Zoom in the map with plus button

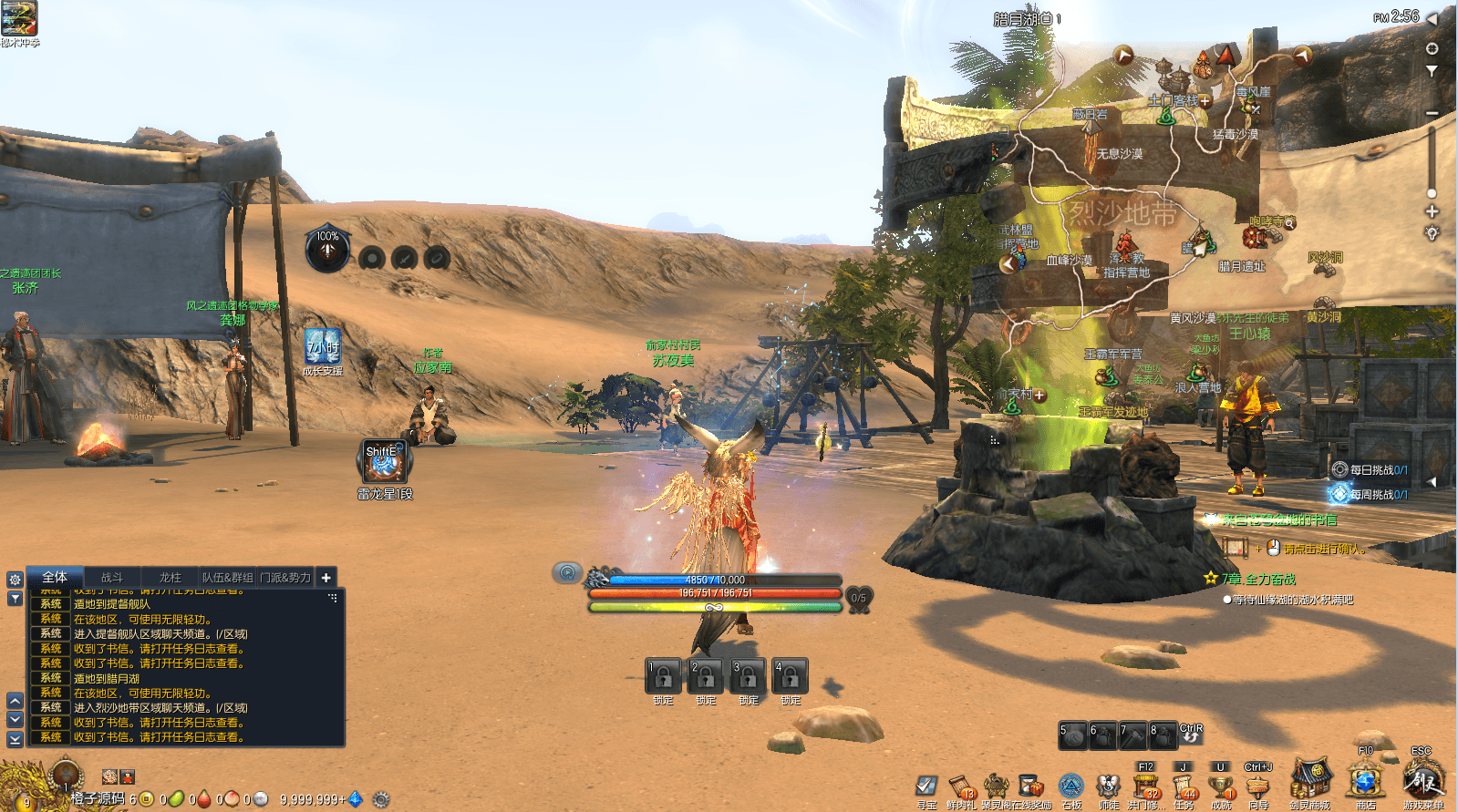click(x=1432, y=211)
